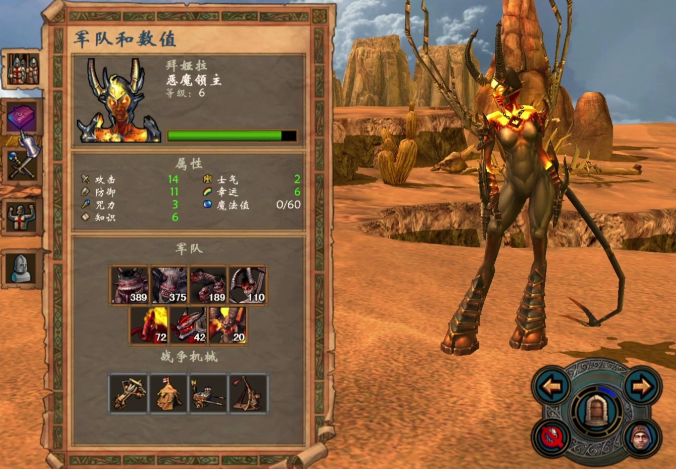Choose the army stack of 189 creatures
676x469 pixels.
208,285
